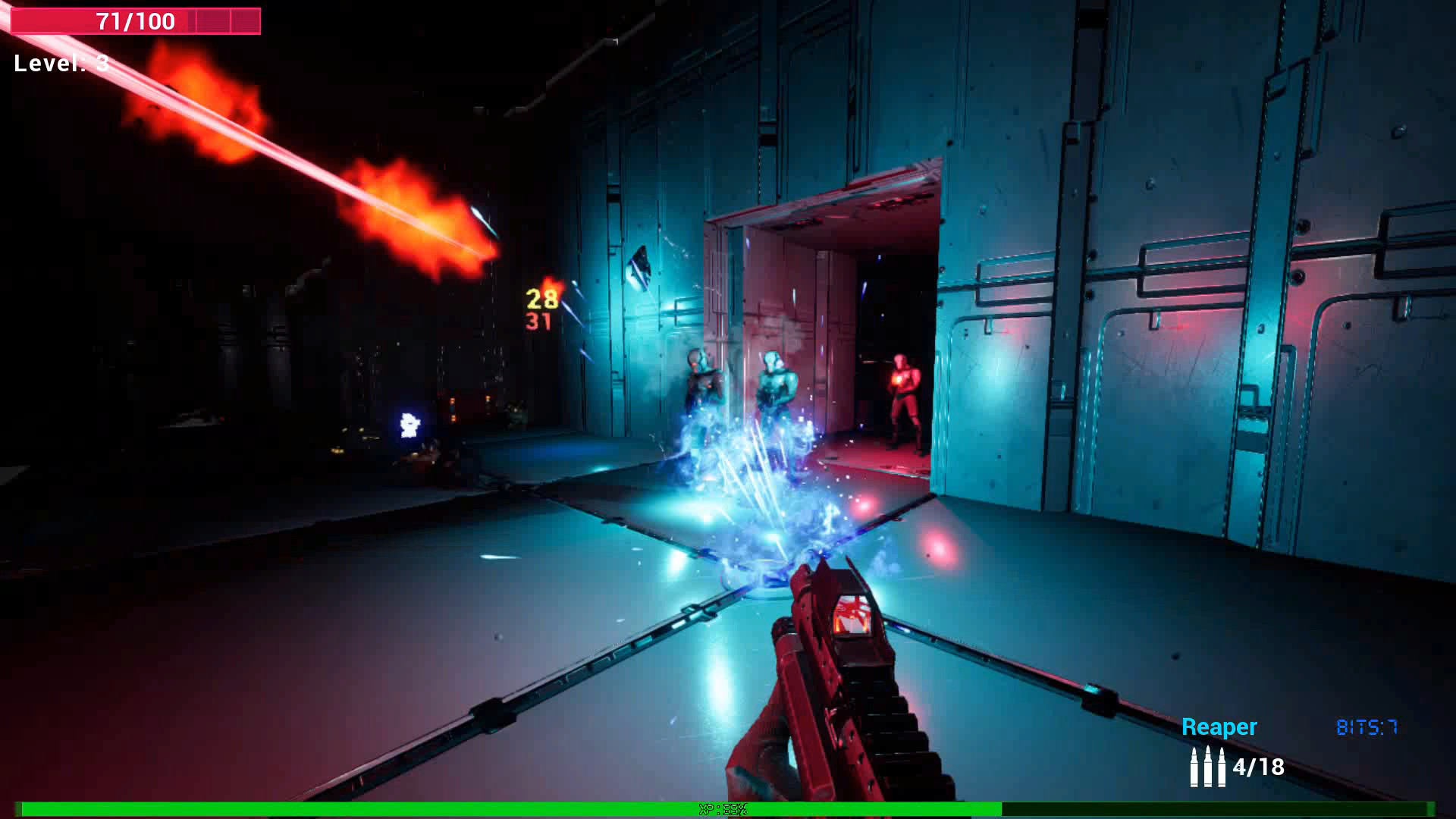The height and width of the screenshot is (819, 1456).
Task: Click the 71/100 health bar
Action: [x=133, y=21]
